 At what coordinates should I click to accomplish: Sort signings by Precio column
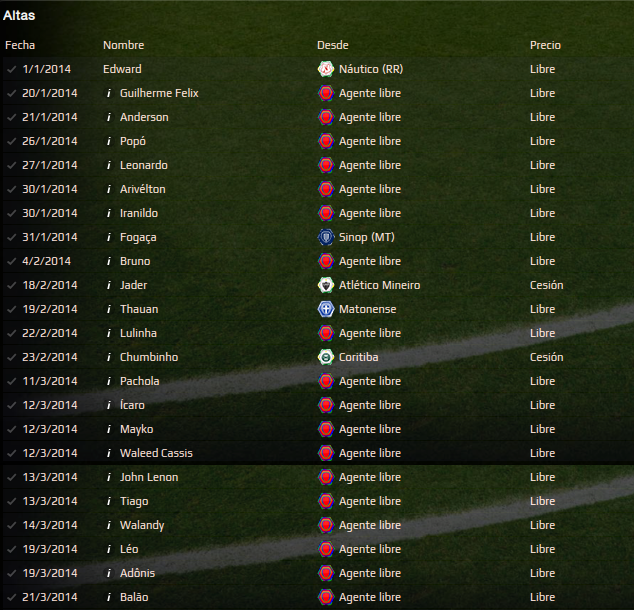(545, 45)
